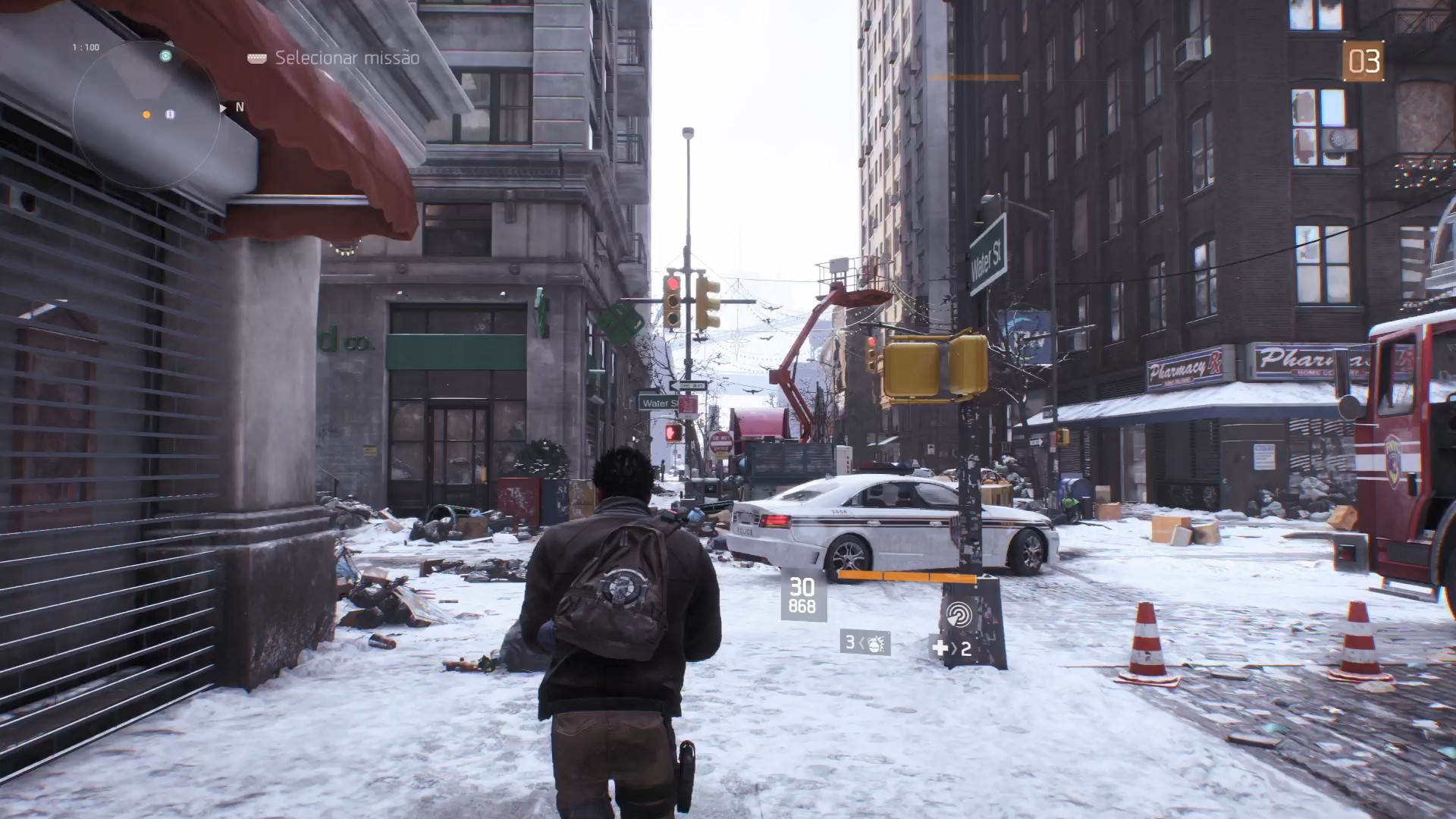Select the grenade icon
Screen dimensions: 1456x819
tap(874, 643)
